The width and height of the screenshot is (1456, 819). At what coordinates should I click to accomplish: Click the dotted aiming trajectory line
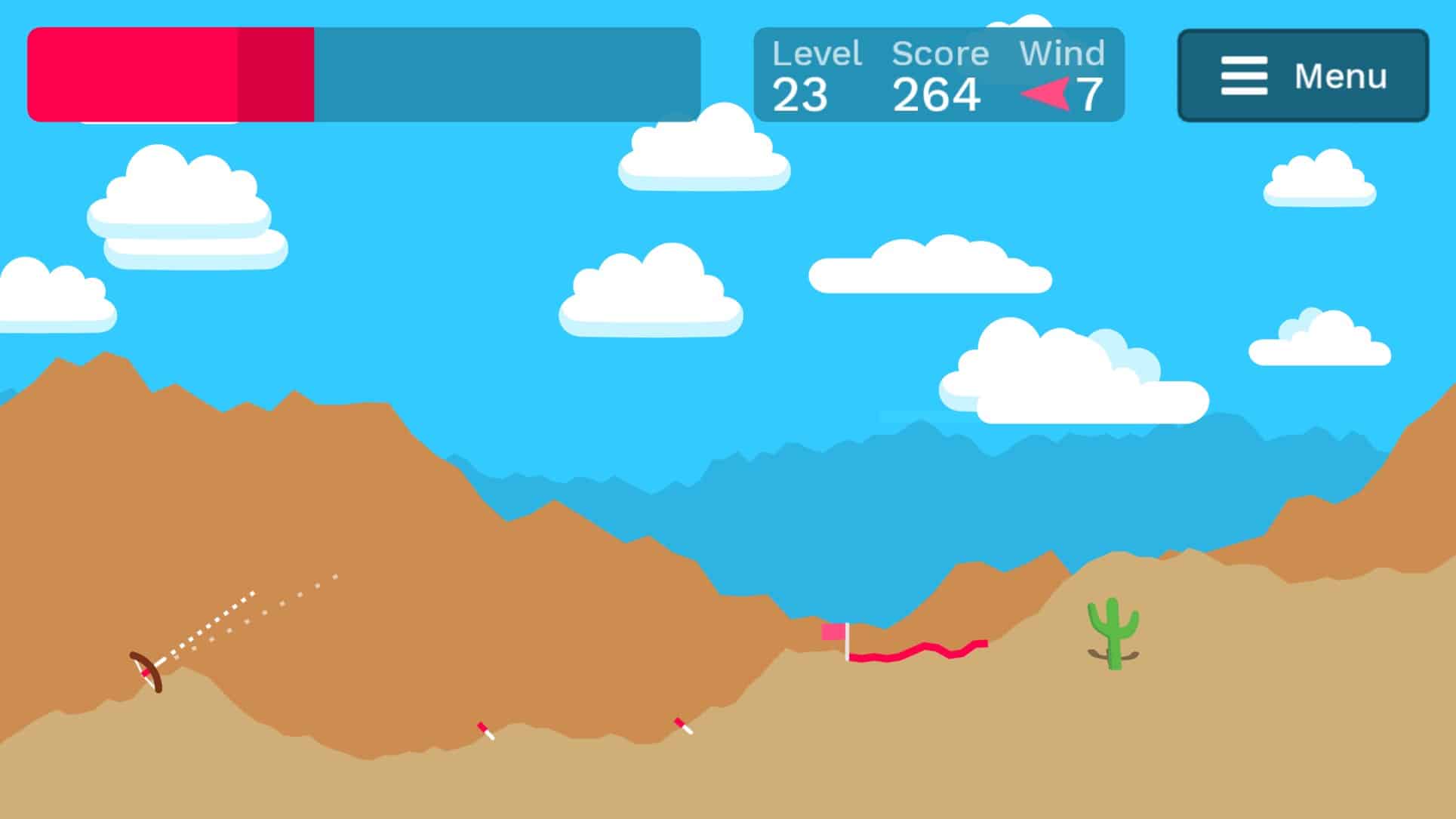pyautogui.click(x=249, y=611)
